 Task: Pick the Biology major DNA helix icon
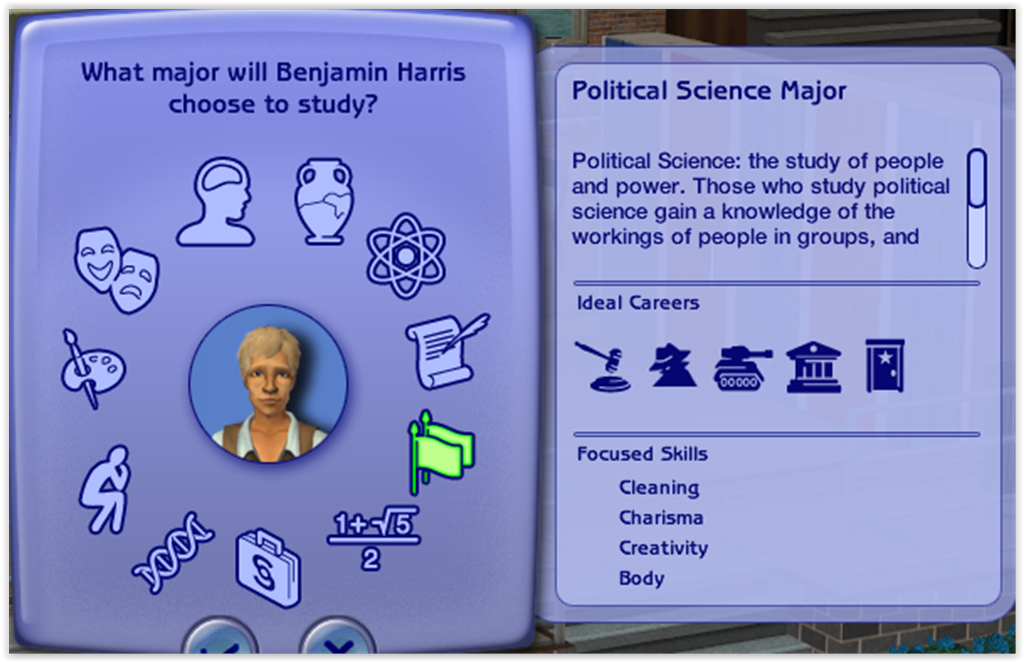173,553
